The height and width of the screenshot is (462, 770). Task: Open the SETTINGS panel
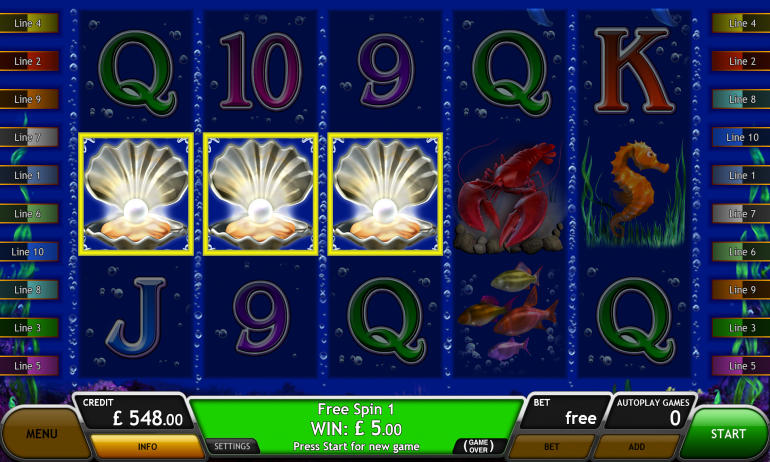(x=233, y=446)
